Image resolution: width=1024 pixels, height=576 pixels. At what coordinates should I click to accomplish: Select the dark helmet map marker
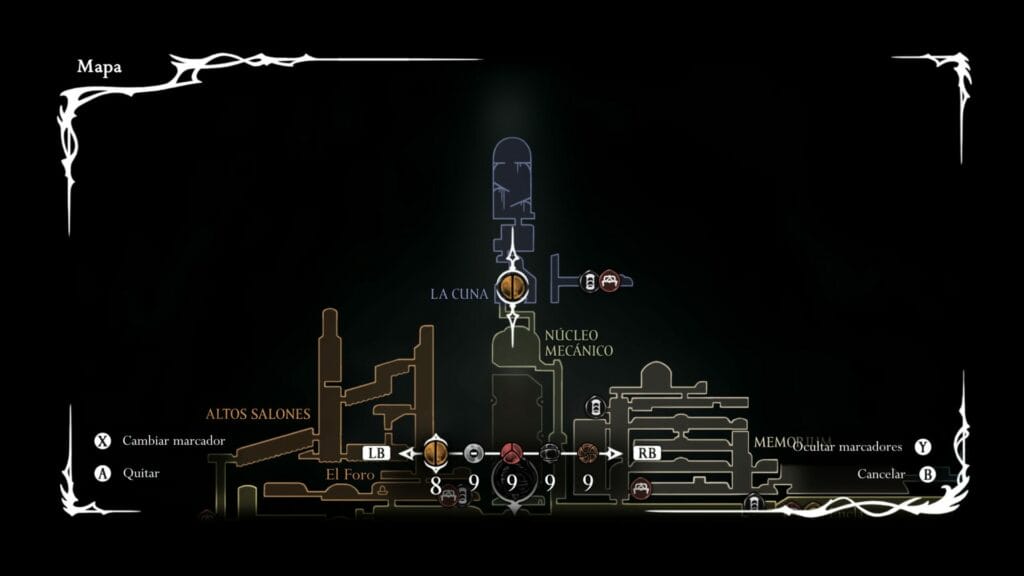549,453
